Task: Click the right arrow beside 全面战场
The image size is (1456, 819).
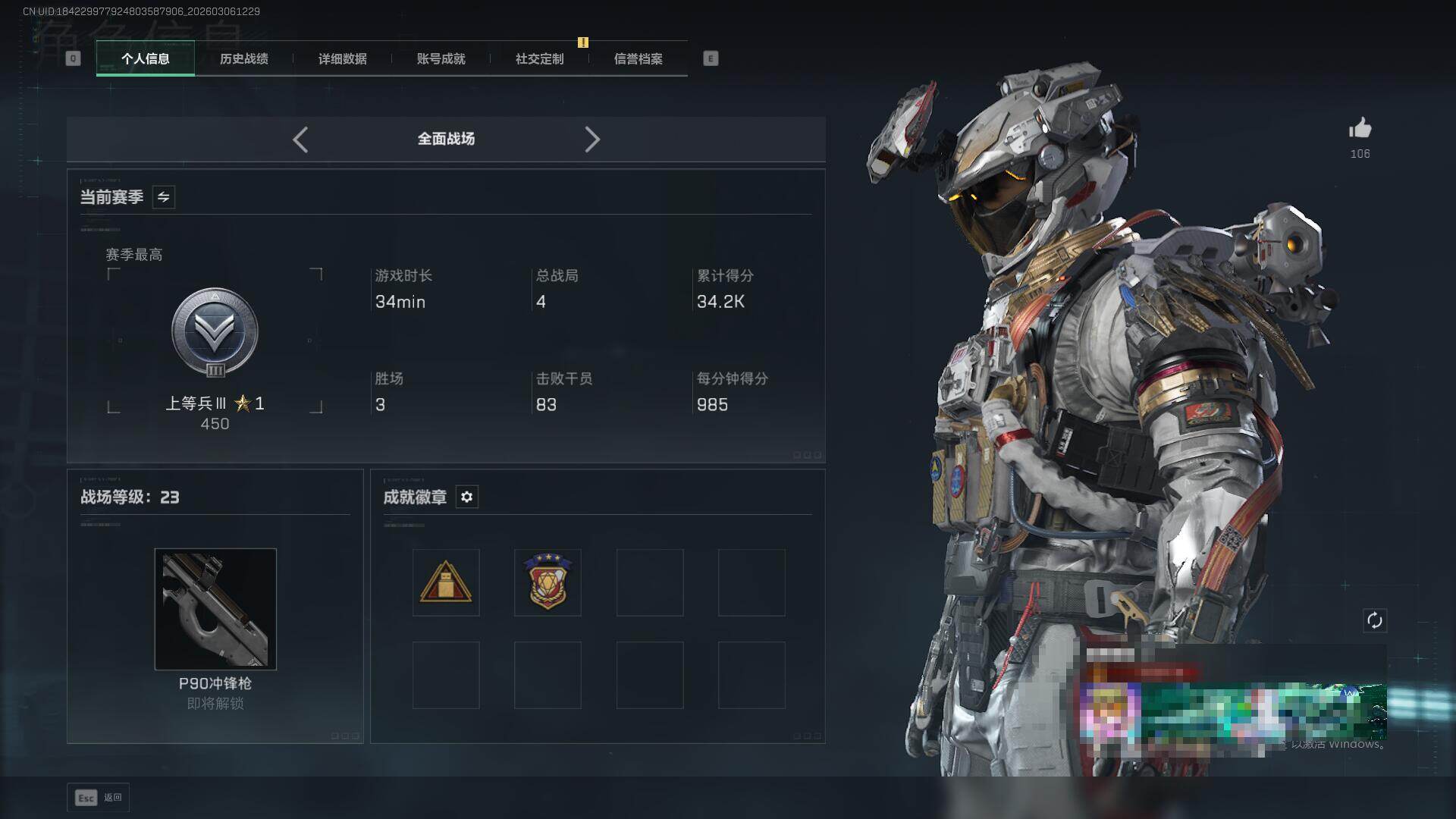Action: [592, 140]
